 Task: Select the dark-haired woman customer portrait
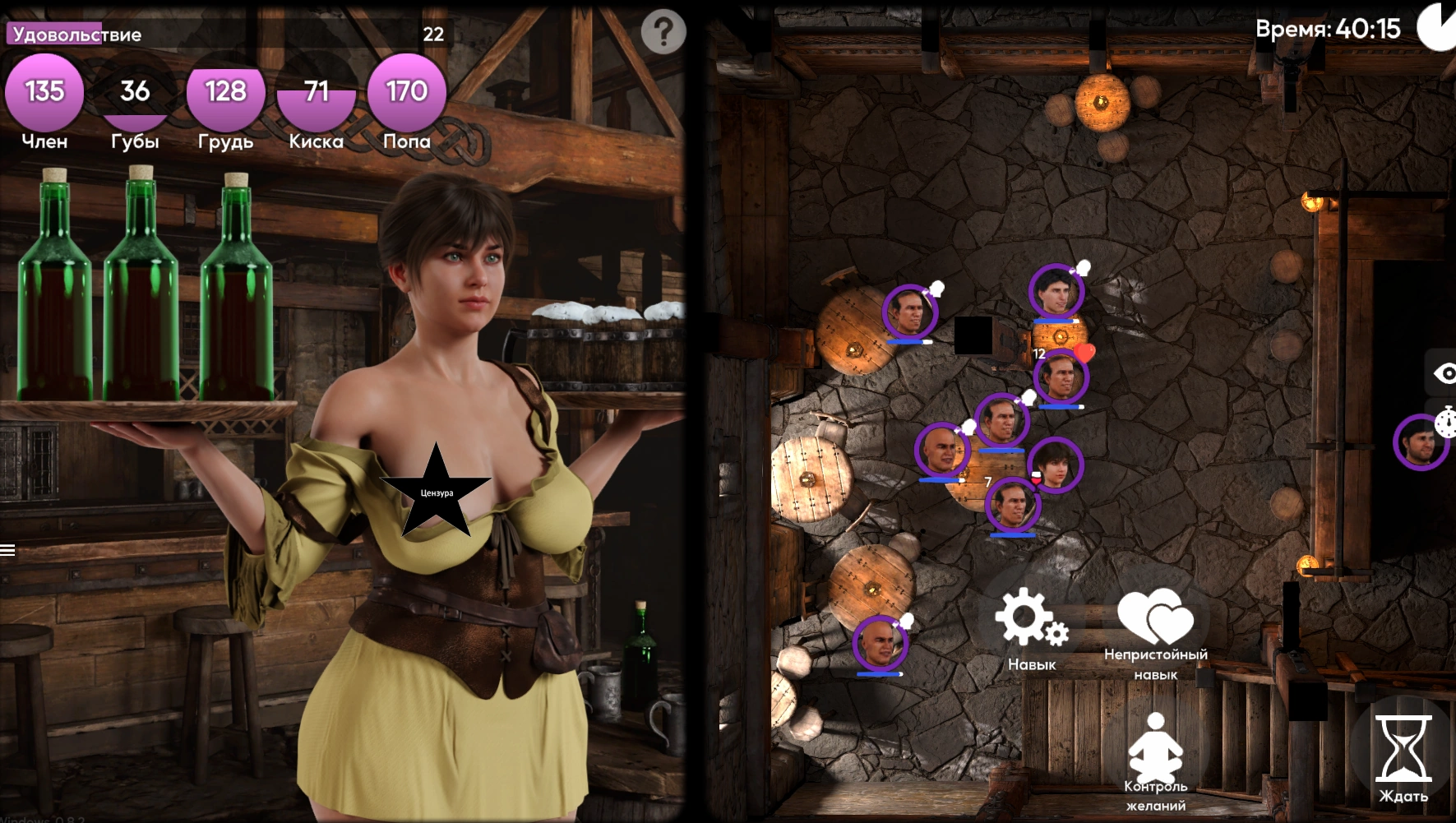pyautogui.click(x=1056, y=465)
